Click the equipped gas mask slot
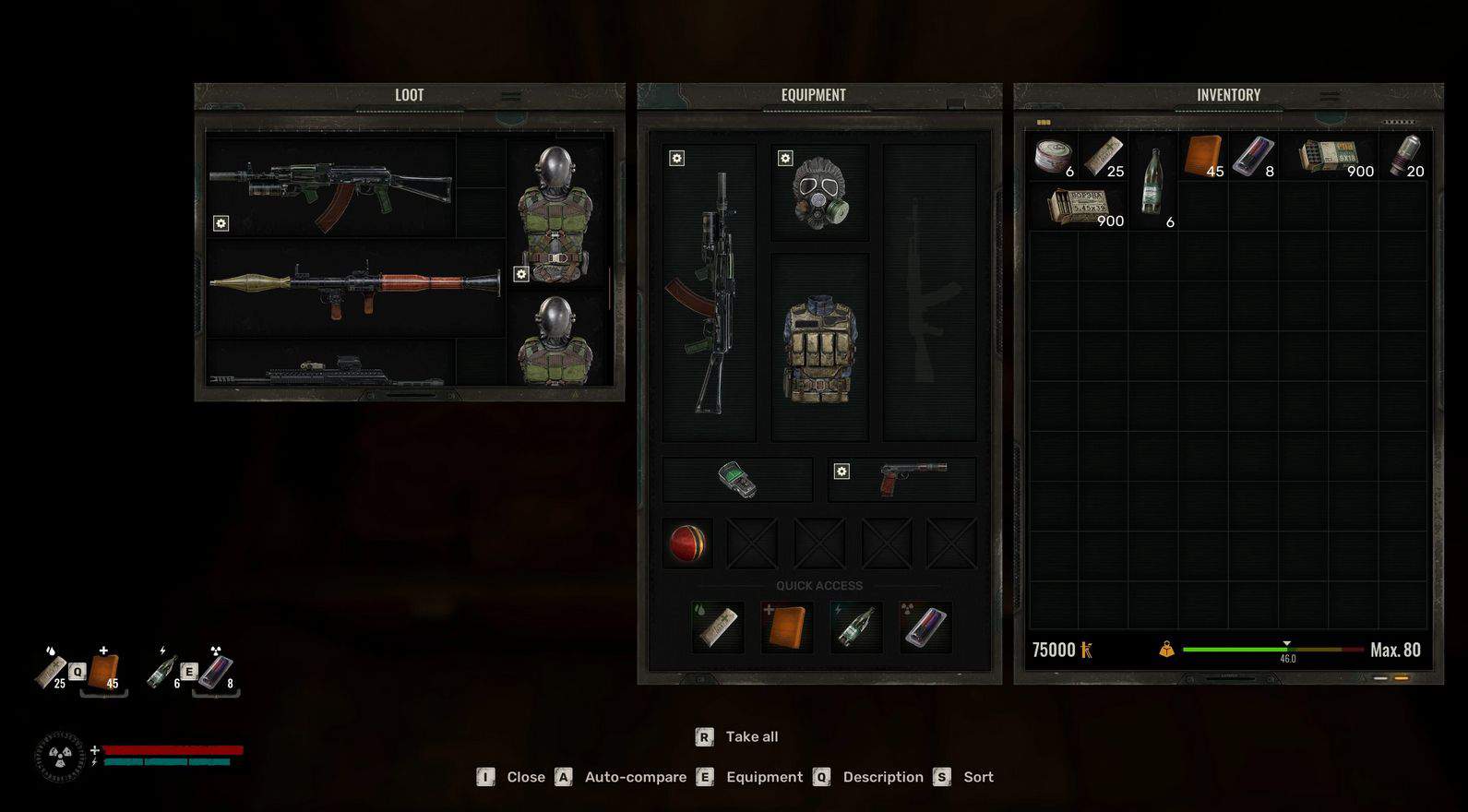 point(819,192)
